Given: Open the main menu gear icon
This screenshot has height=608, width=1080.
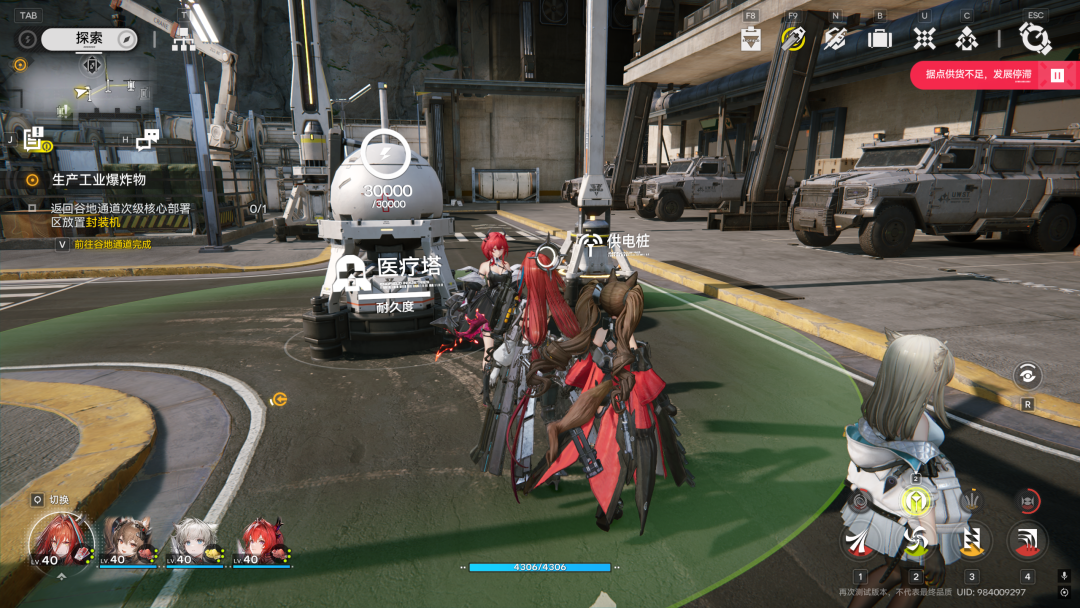Looking at the screenshot, I should [1034, 38].
